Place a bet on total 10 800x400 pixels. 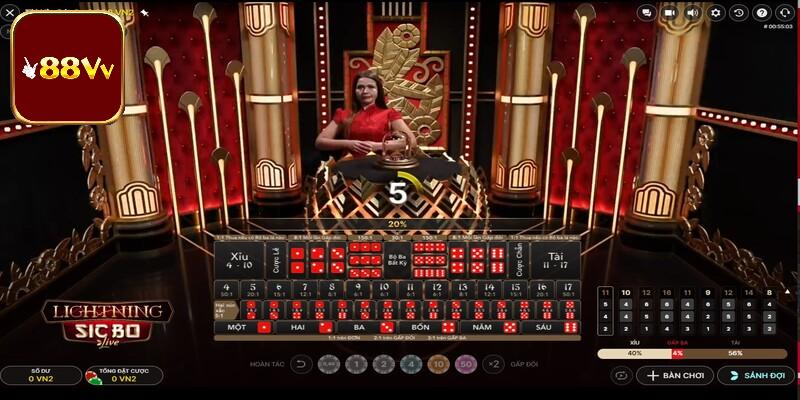pyautogui.click(x=384, y=290)
